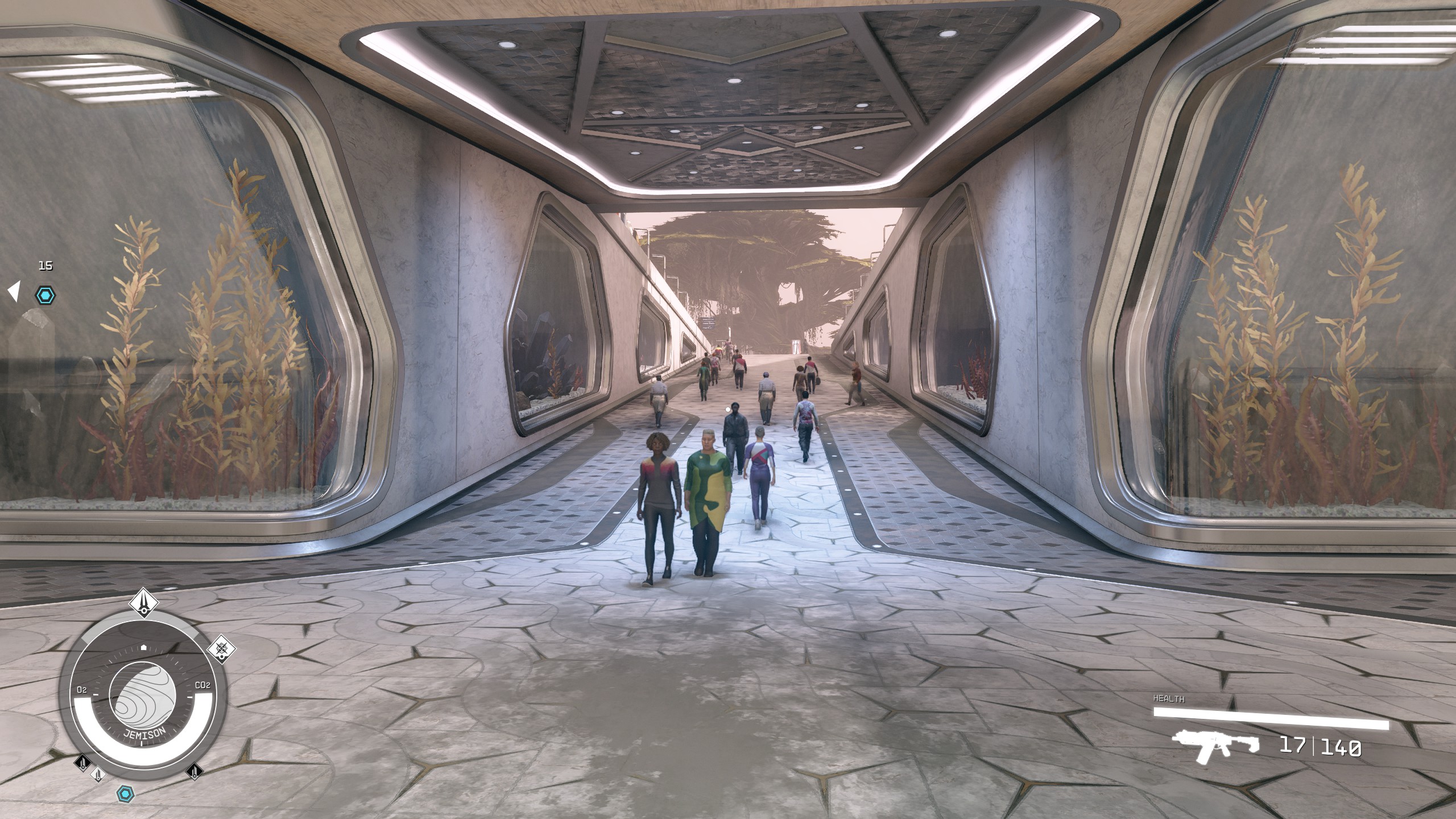Click the small house marker on compass dial

pyautogui.click(x=143, y=647)
